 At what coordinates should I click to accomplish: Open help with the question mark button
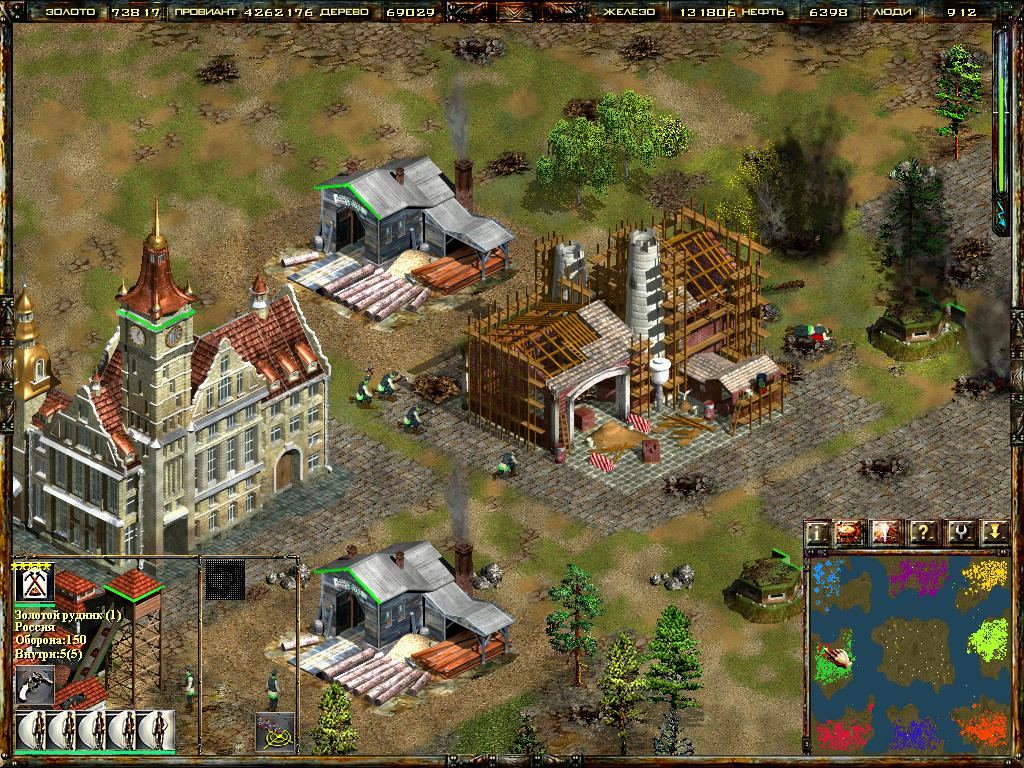(922, 531)
